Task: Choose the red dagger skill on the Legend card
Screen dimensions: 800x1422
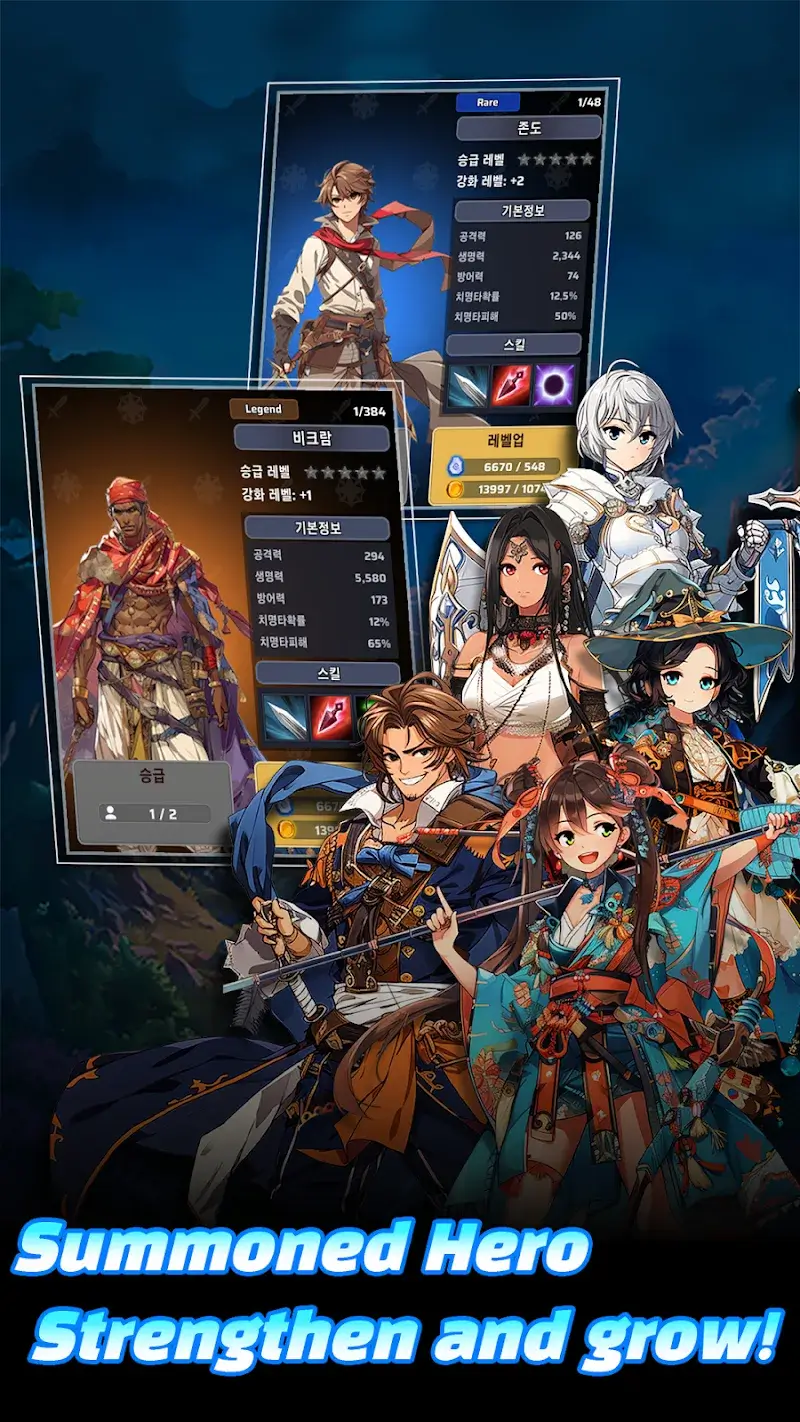Action: (x=331, y=715)
